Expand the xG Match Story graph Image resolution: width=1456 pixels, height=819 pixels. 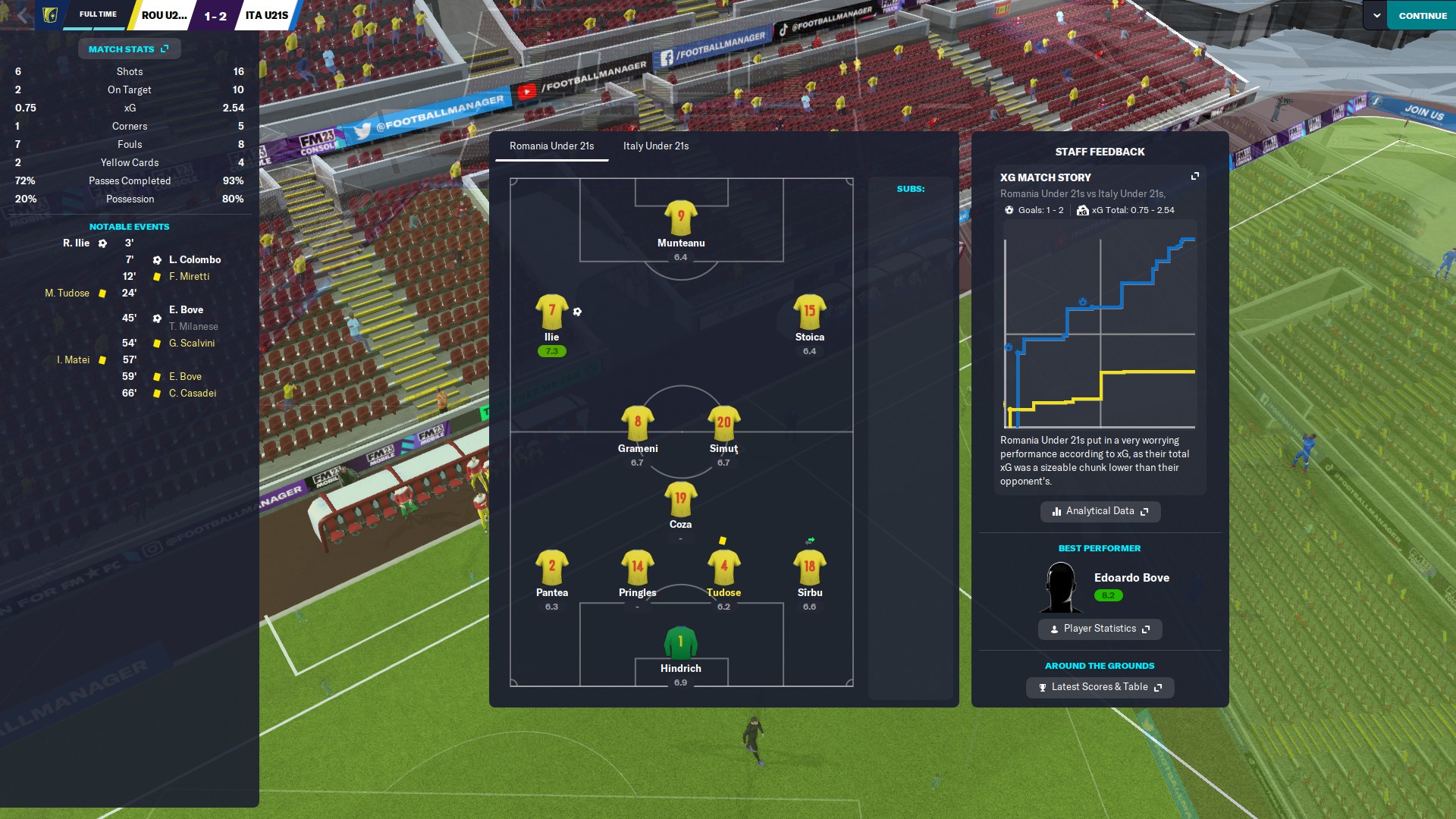point(1195,177)
